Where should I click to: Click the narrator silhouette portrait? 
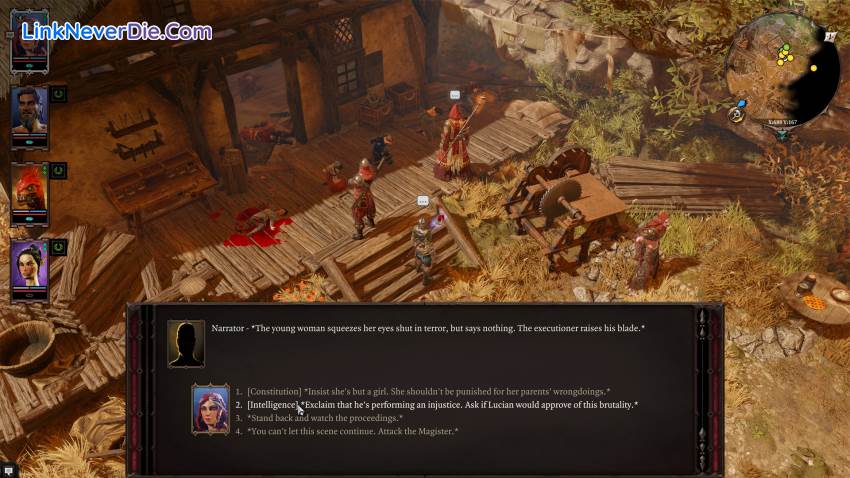click(x=186, y=342)
